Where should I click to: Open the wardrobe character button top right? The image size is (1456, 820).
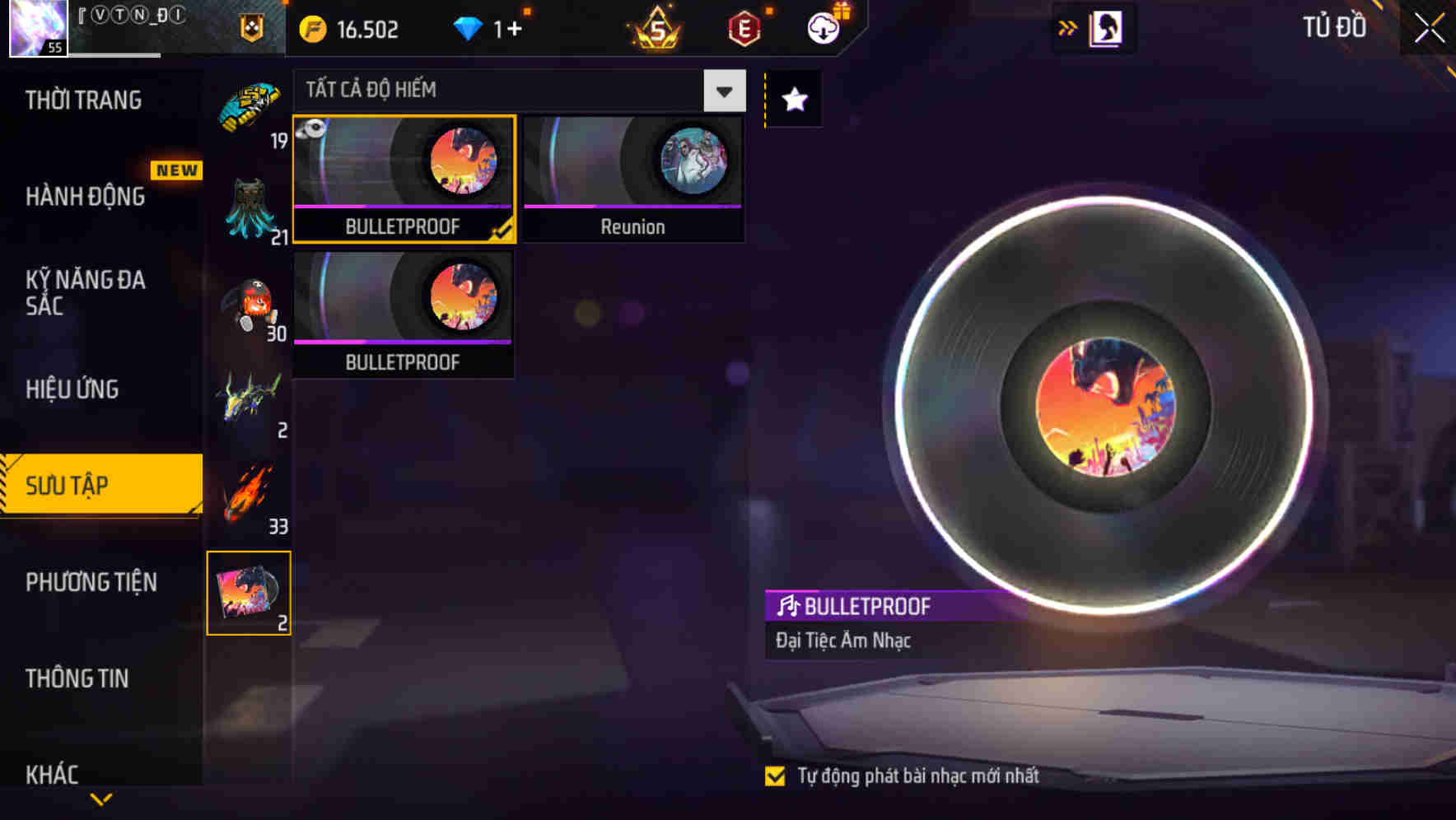coord(1105,27)
